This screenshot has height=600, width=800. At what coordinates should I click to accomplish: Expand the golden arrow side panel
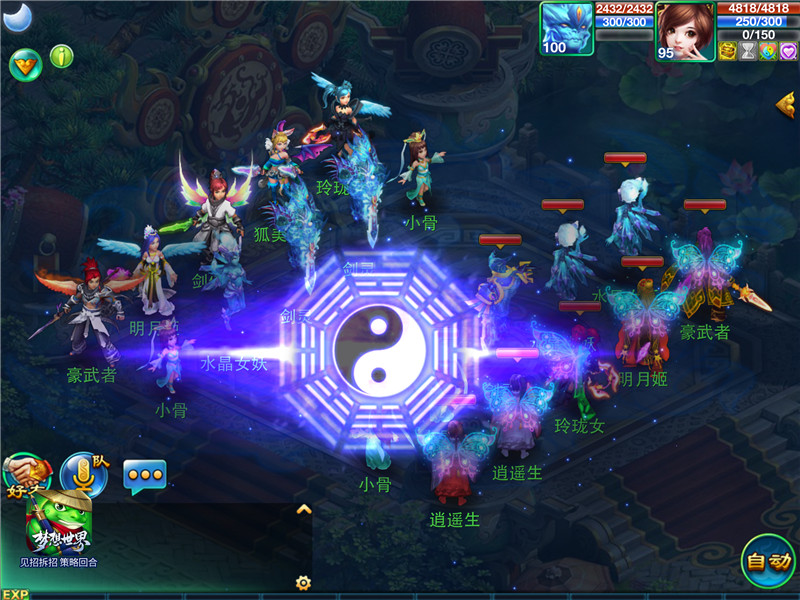[786, 102]
